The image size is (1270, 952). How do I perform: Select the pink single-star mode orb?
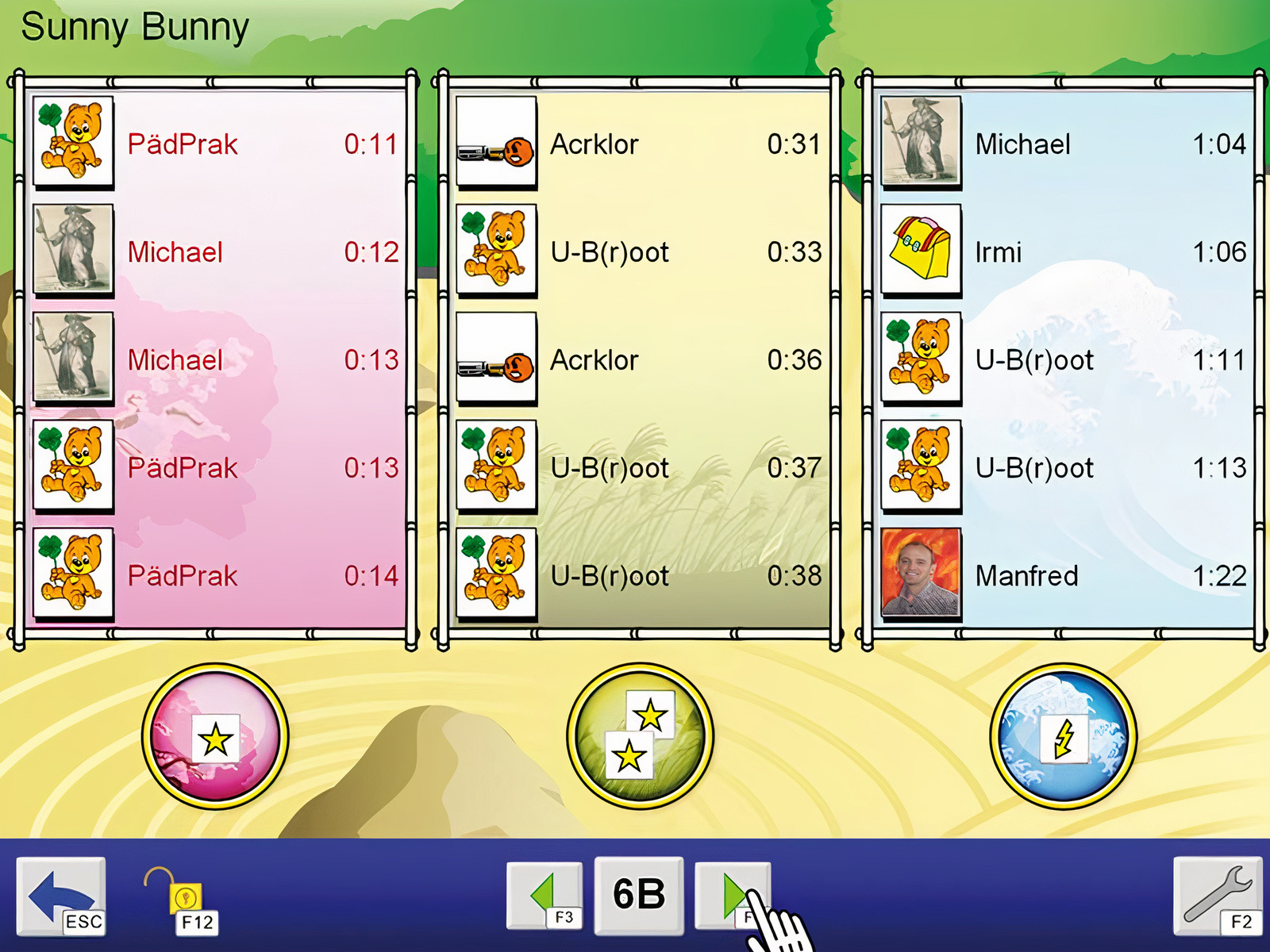[215, 737]
